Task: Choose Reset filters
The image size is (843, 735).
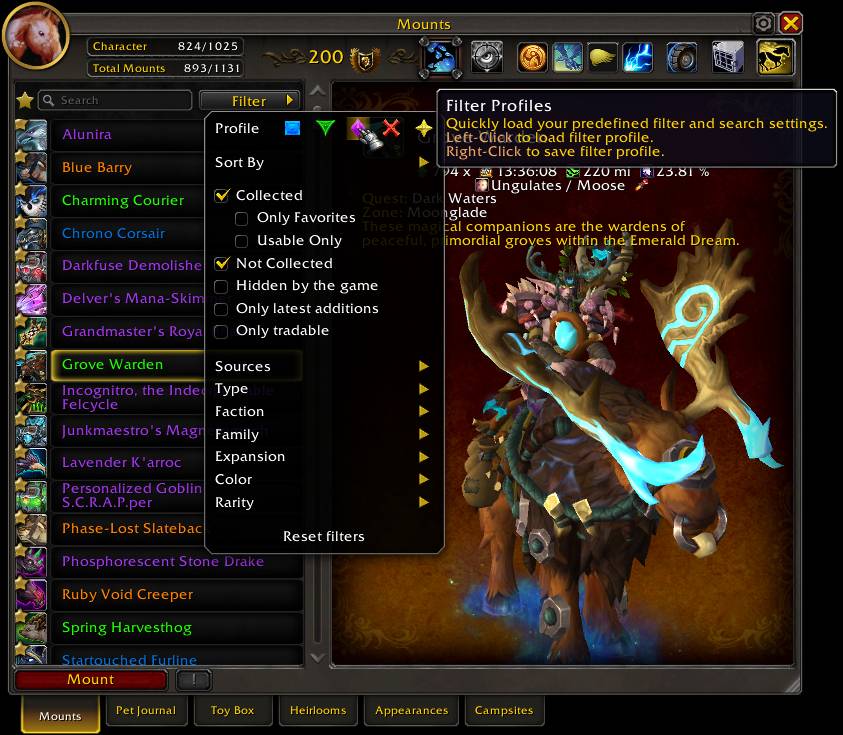Action: [x=324, y=537]
